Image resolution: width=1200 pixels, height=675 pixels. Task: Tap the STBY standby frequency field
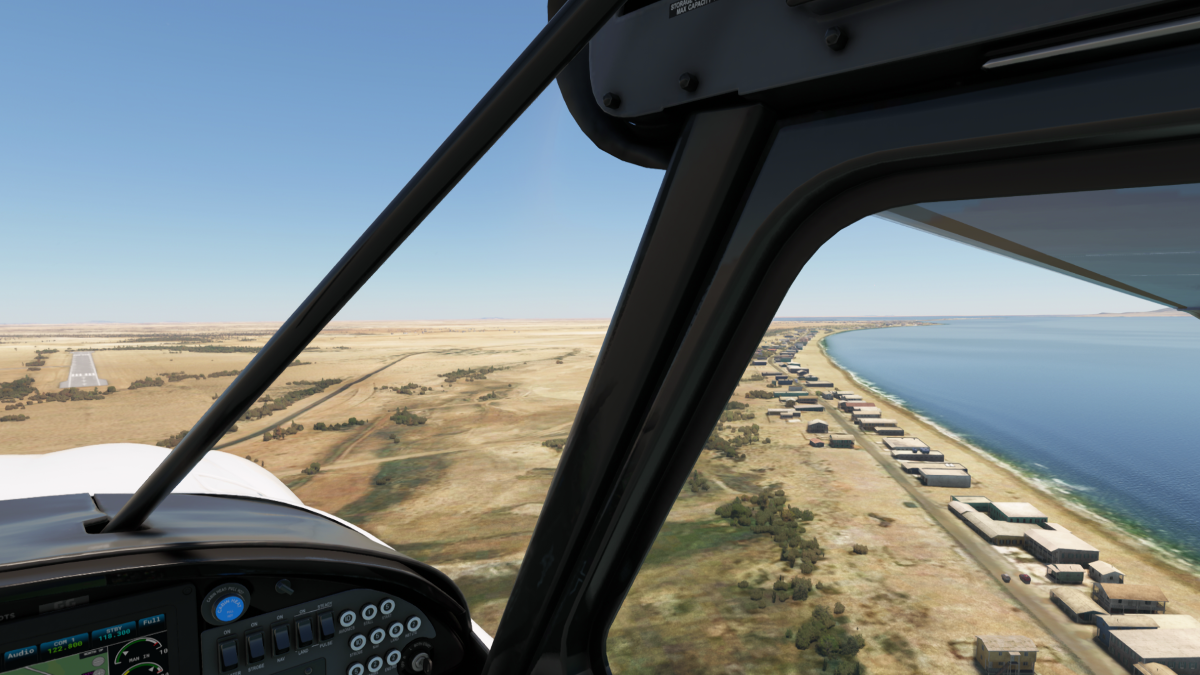pyautogui.click(x=112, y=632)
